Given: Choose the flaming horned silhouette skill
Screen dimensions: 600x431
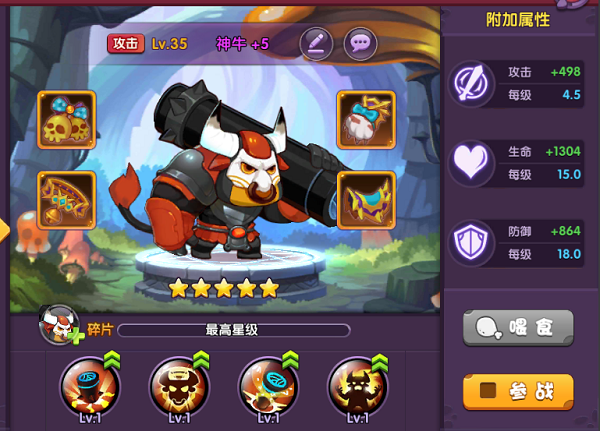Looking at the screenshot, I should coord(357,385).
